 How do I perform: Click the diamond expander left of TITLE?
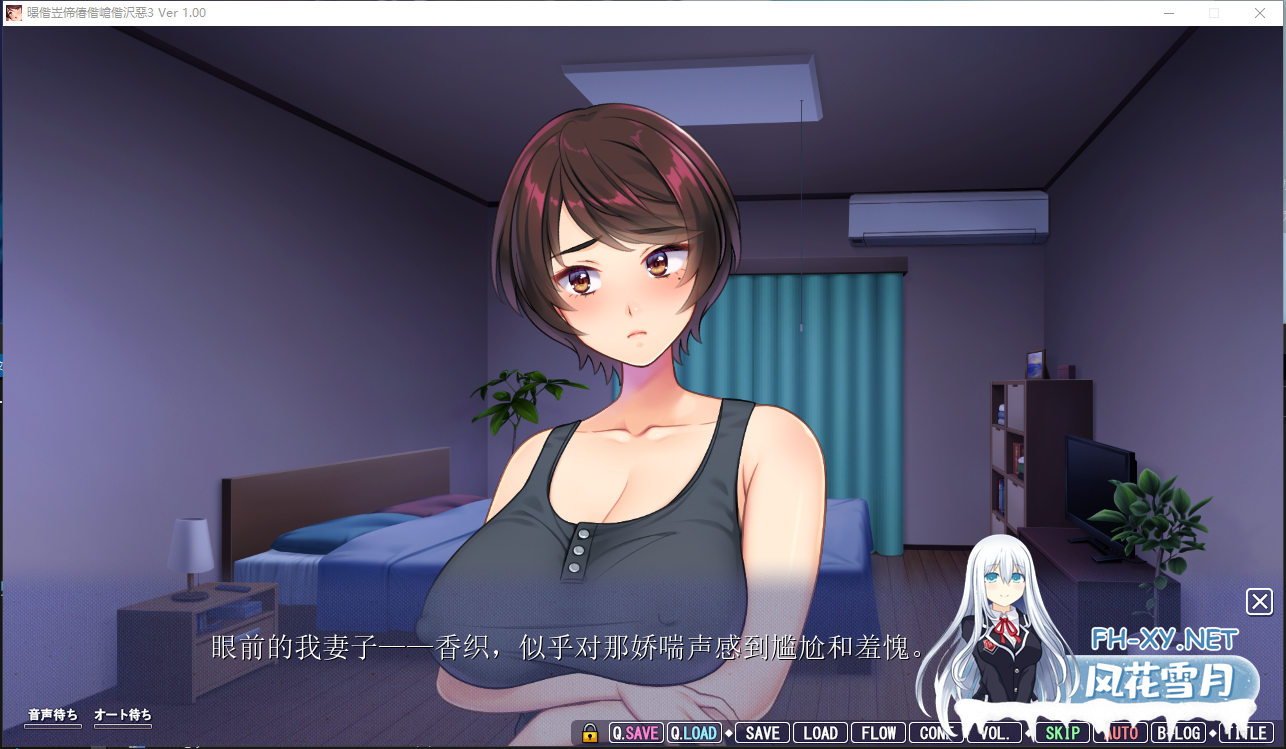pos(1212,732)
